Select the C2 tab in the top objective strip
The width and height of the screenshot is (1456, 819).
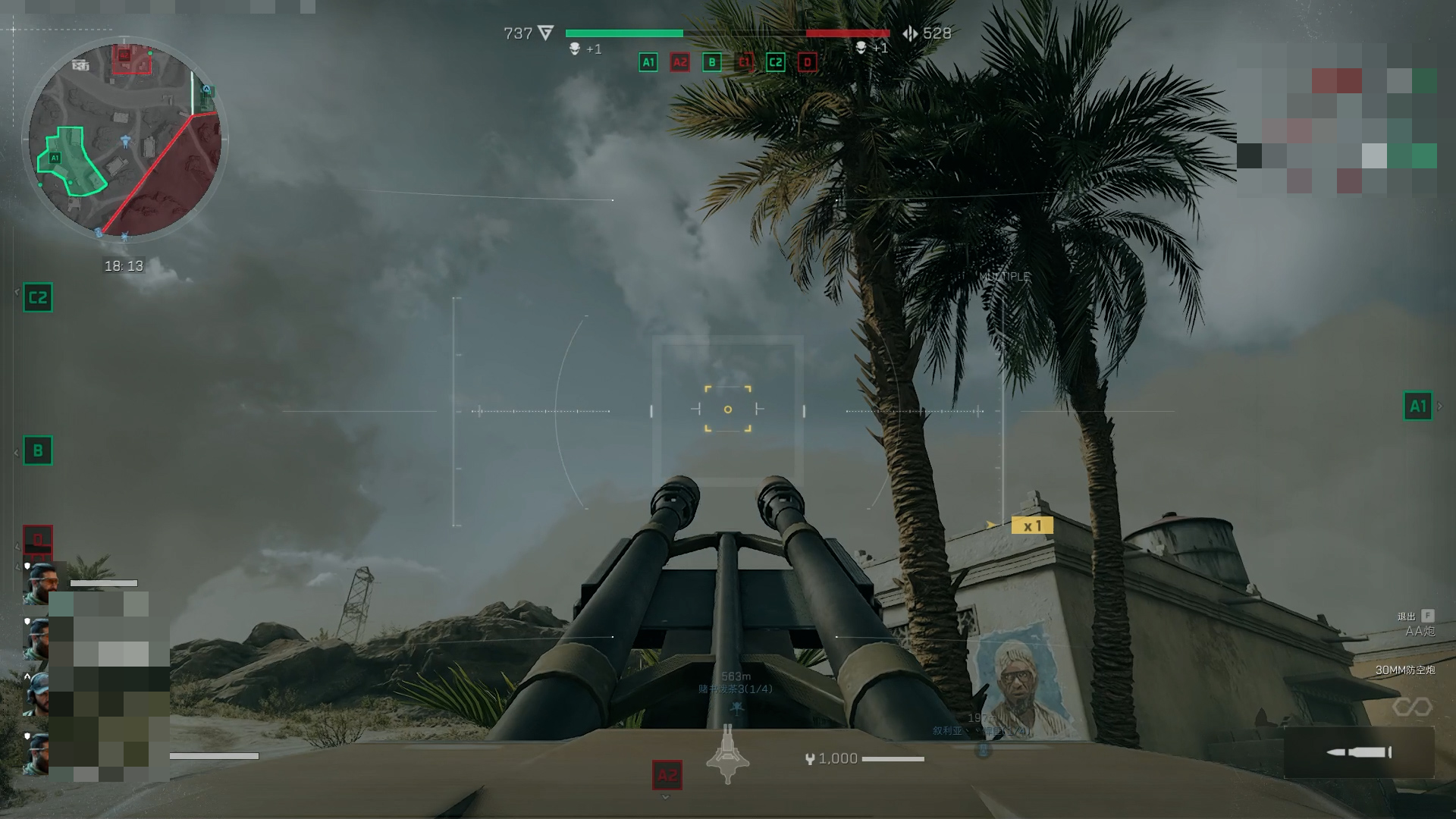[774, 63]
